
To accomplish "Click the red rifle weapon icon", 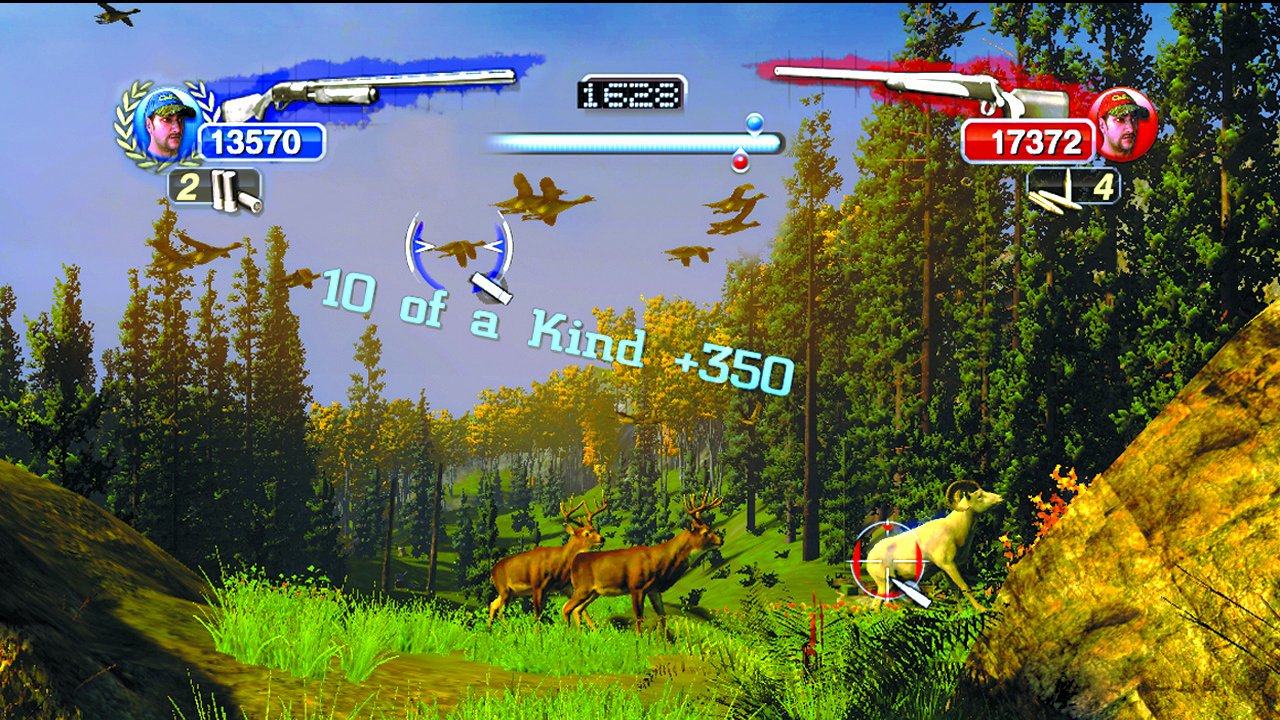I will point(950,88).
